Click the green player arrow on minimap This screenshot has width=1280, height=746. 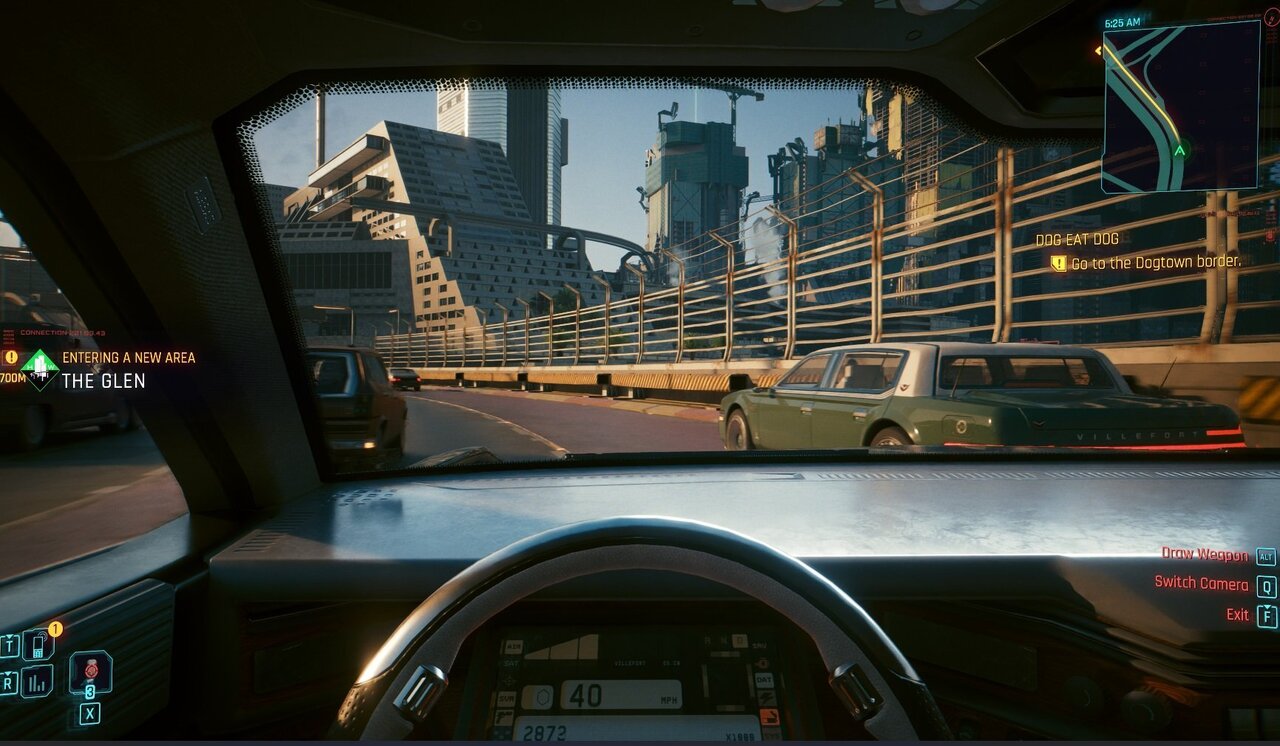(1180, 151)
